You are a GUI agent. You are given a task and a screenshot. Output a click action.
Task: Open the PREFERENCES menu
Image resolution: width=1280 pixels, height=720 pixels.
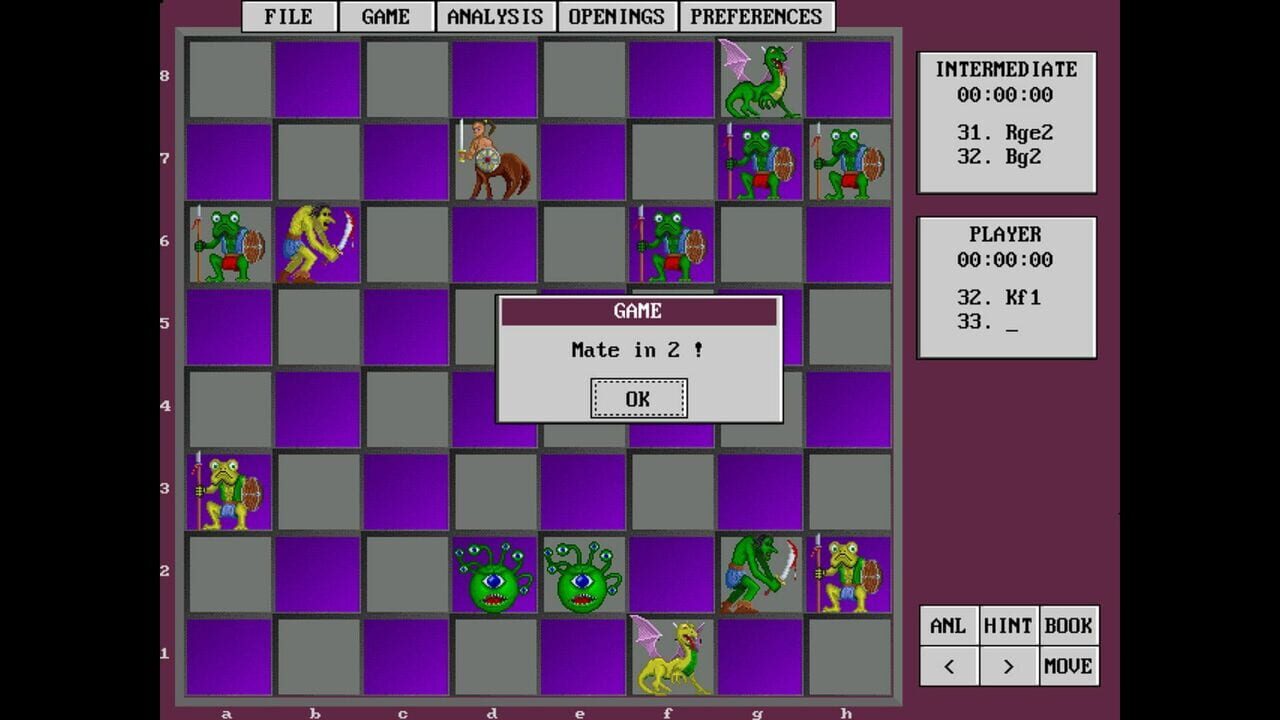click(x=755, y=16)
